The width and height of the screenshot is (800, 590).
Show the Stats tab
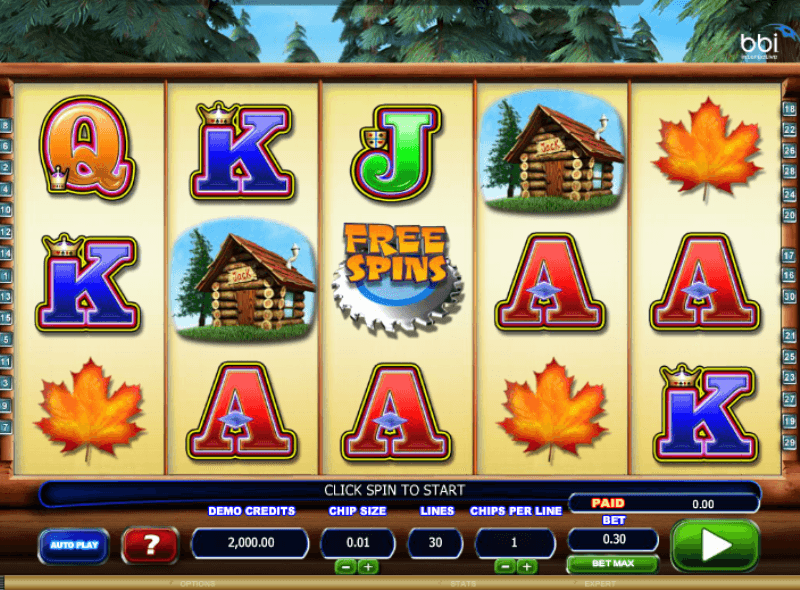[463, 583]
